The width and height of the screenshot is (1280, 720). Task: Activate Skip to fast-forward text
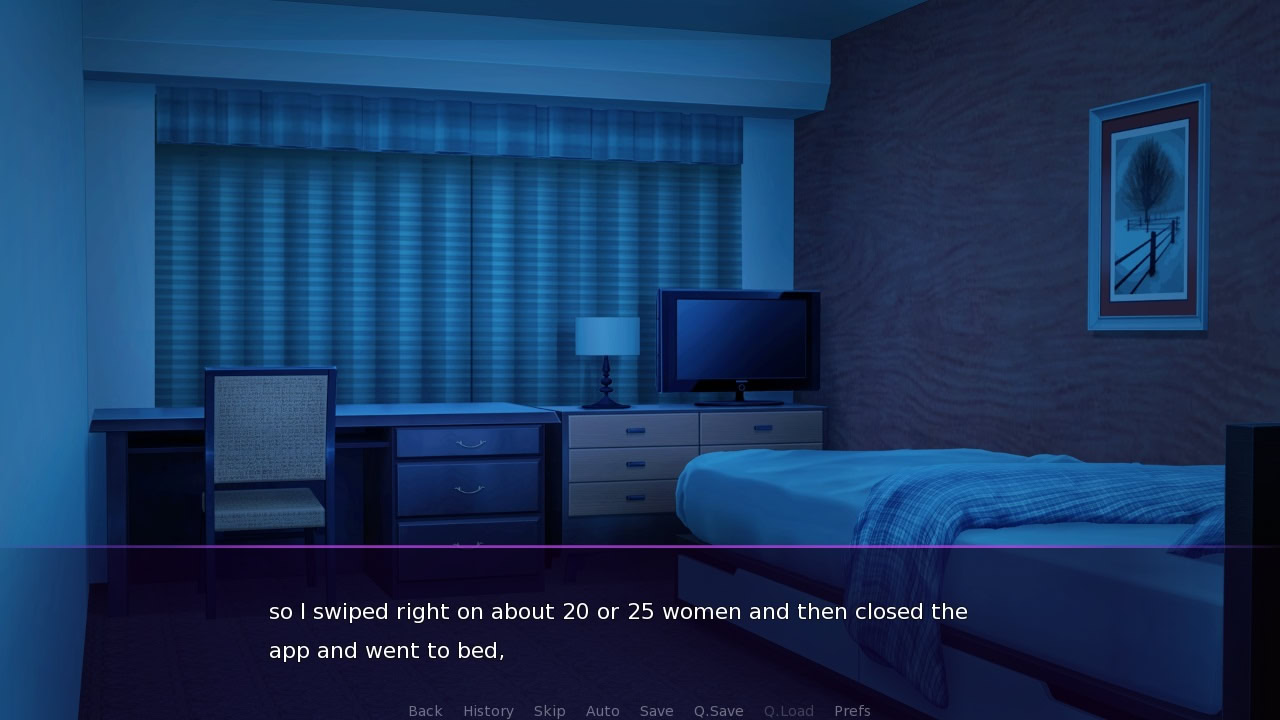(550, 711)
